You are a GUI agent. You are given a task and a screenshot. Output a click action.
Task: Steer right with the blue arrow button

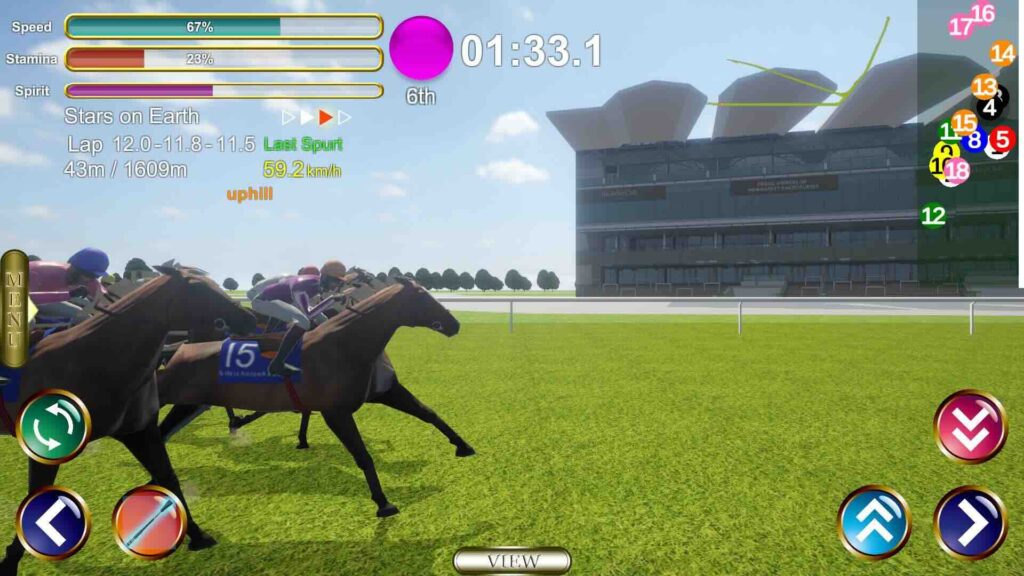970,522
